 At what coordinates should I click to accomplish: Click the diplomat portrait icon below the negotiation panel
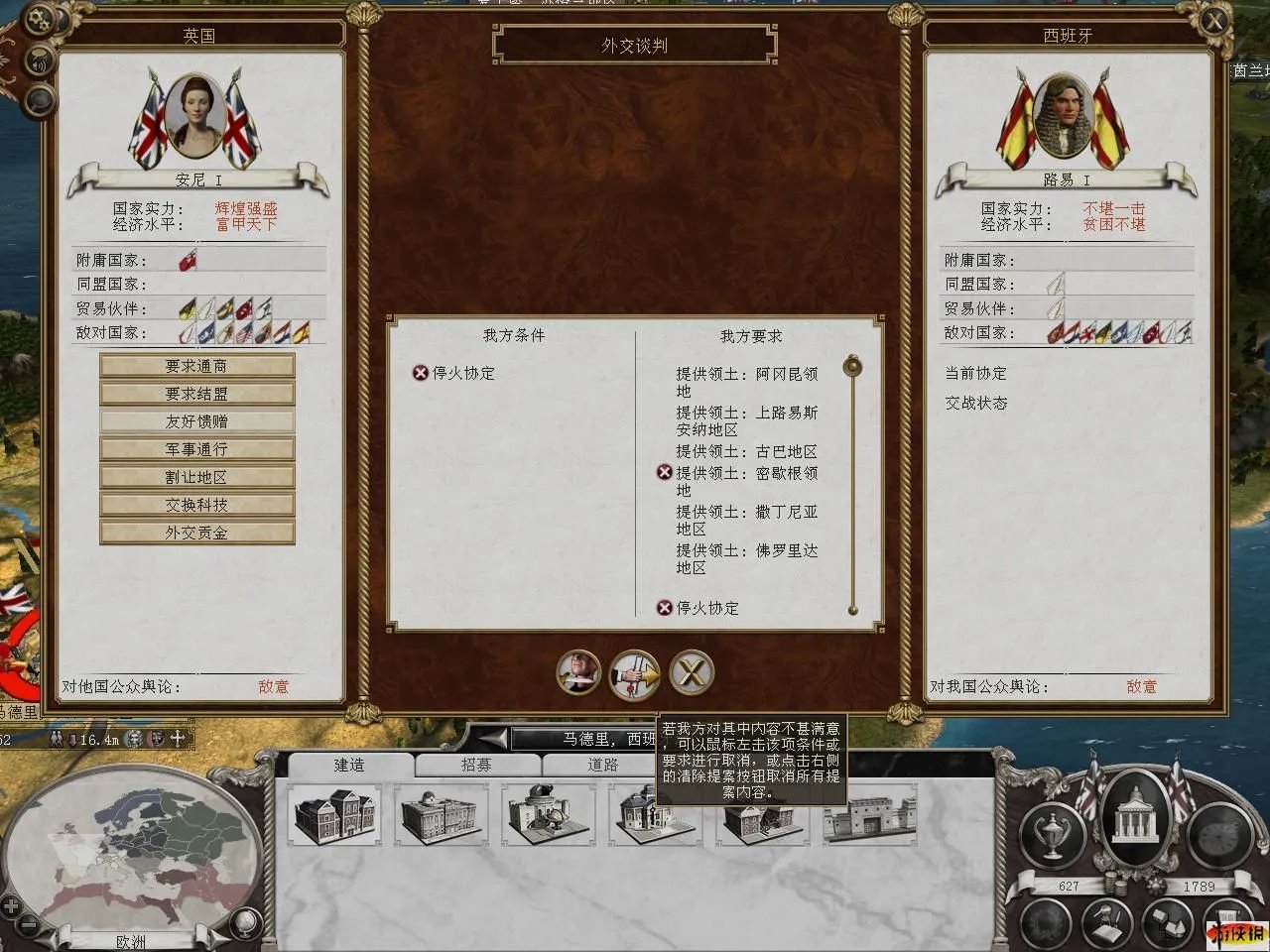578,672
